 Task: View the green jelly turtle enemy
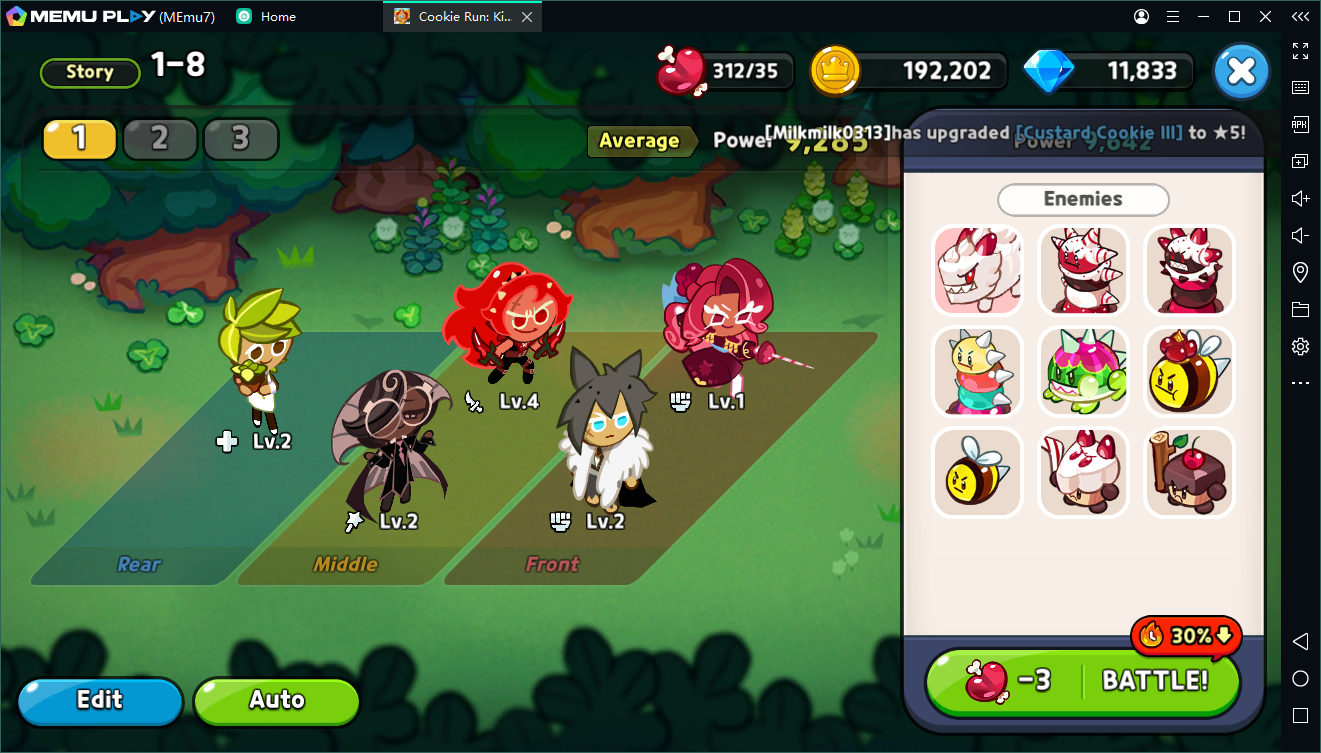(x=1083, y=371)
